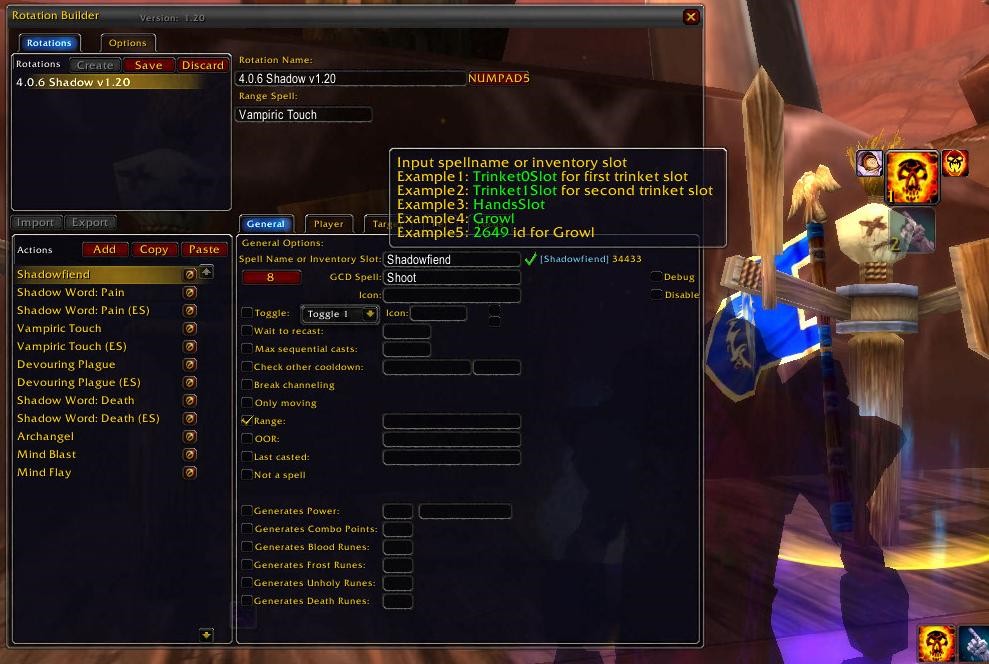Copy the selected action

click(154, 249)
